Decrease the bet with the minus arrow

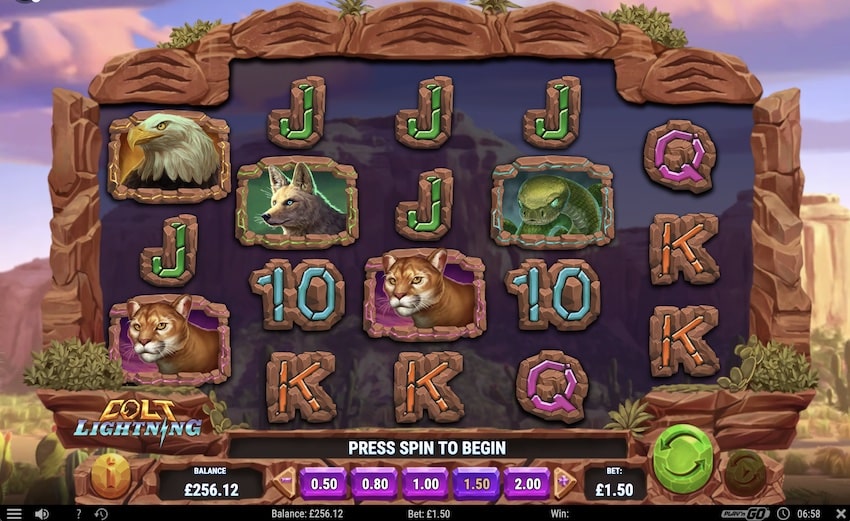286,483
